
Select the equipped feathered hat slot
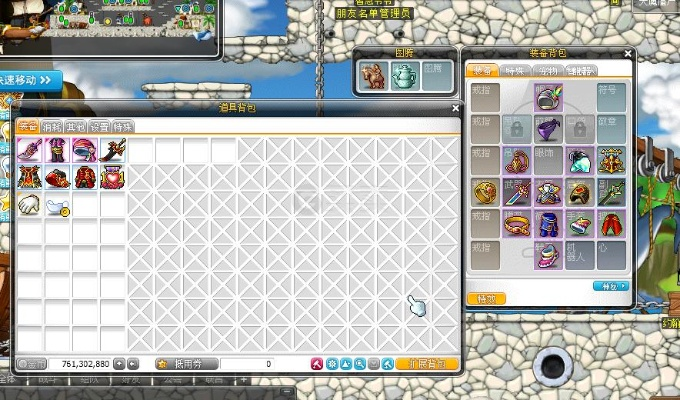tap(548, 97)
